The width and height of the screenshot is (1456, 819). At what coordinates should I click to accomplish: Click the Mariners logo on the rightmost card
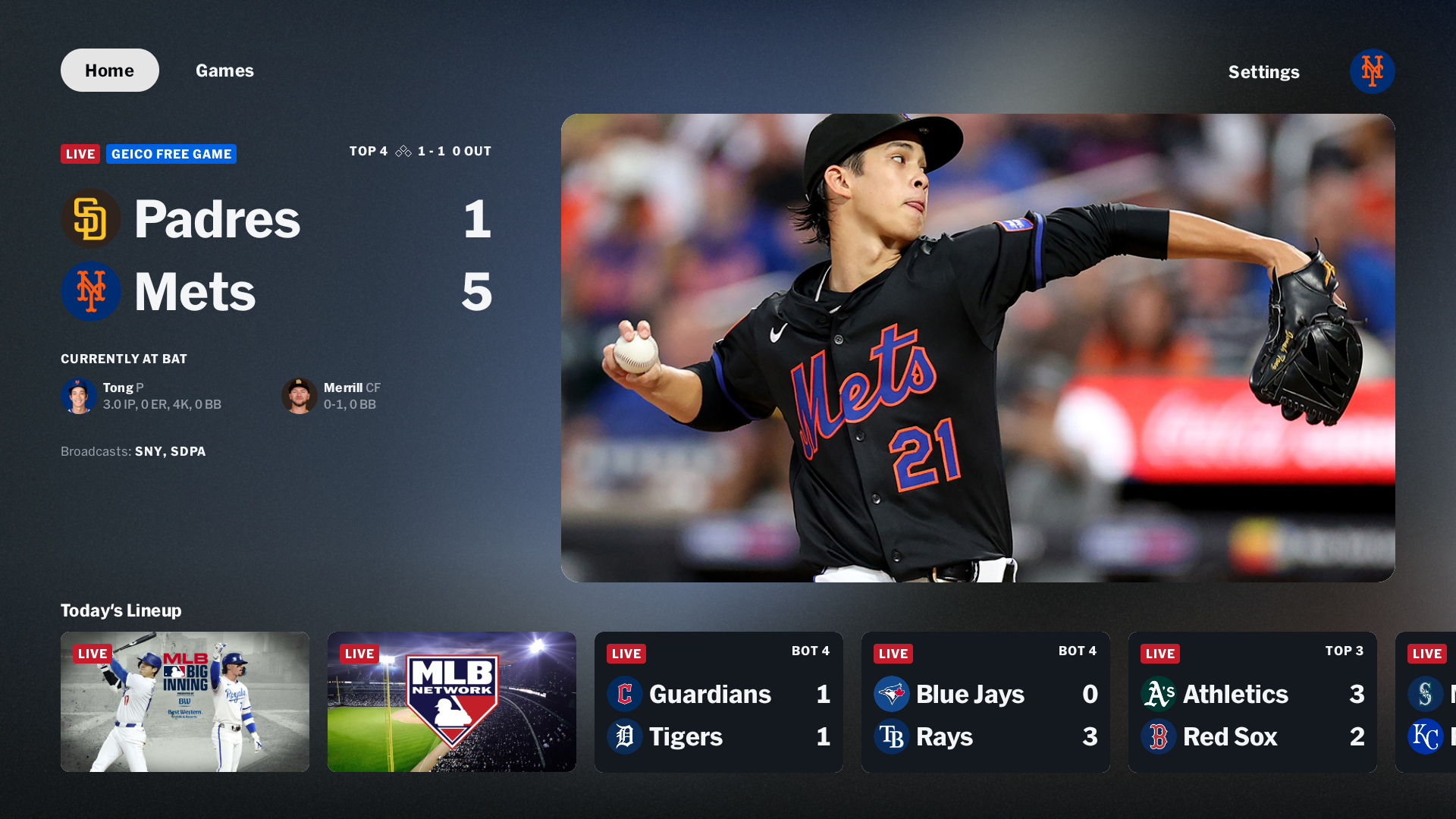(1426, 694)
